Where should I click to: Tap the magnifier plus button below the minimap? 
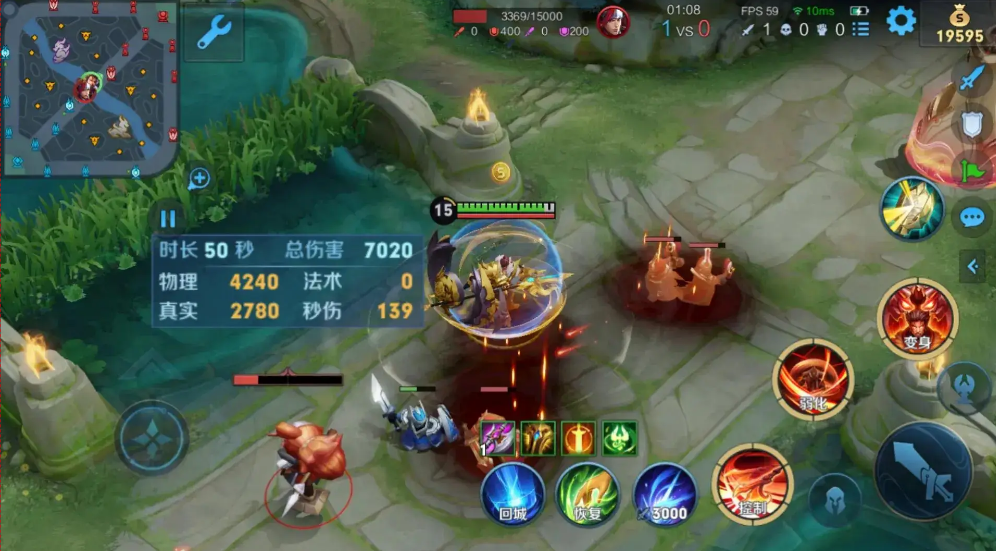coord(199,179)
